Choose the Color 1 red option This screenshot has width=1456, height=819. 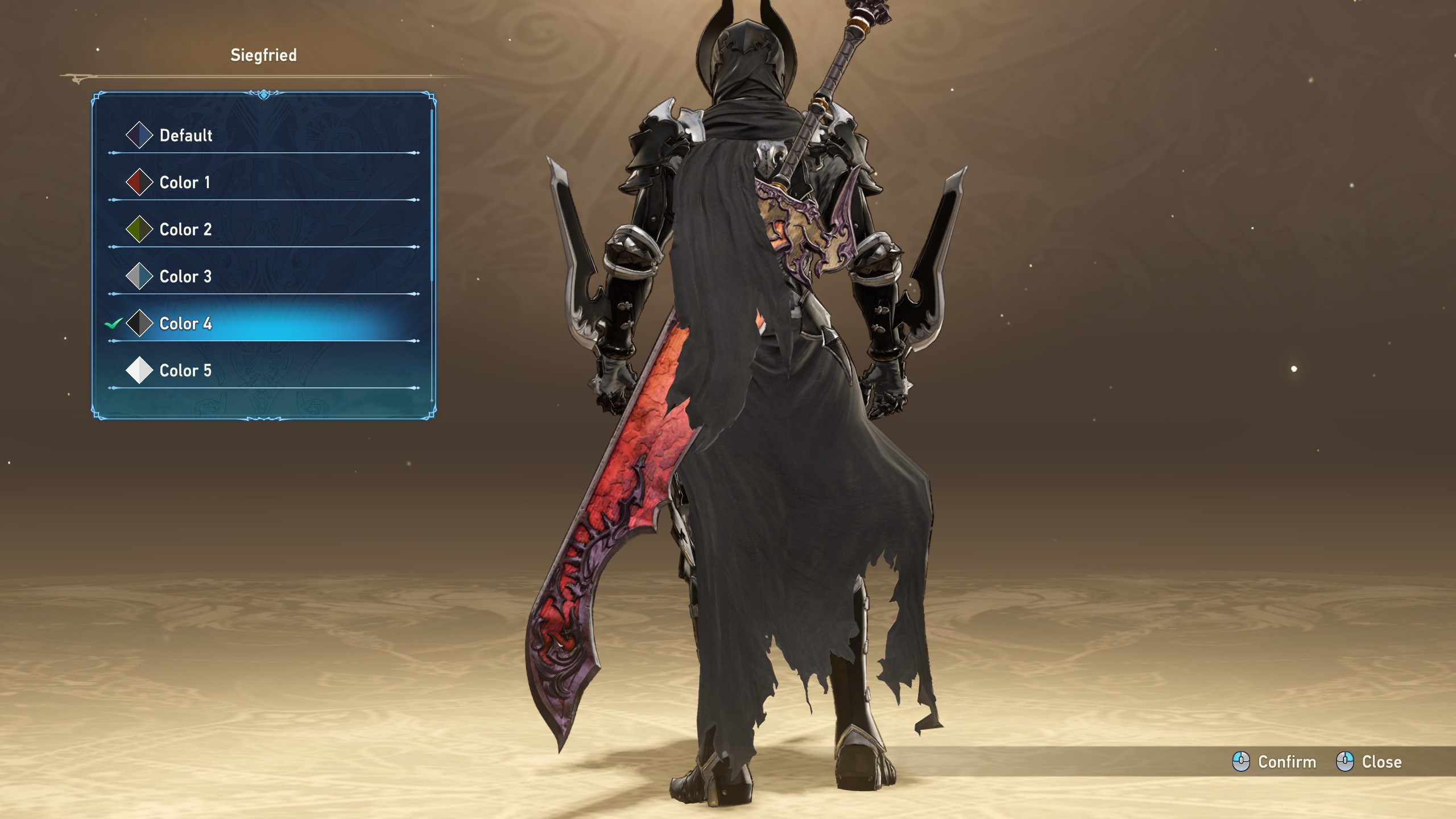pyautogui.click(x=184, y=183)
